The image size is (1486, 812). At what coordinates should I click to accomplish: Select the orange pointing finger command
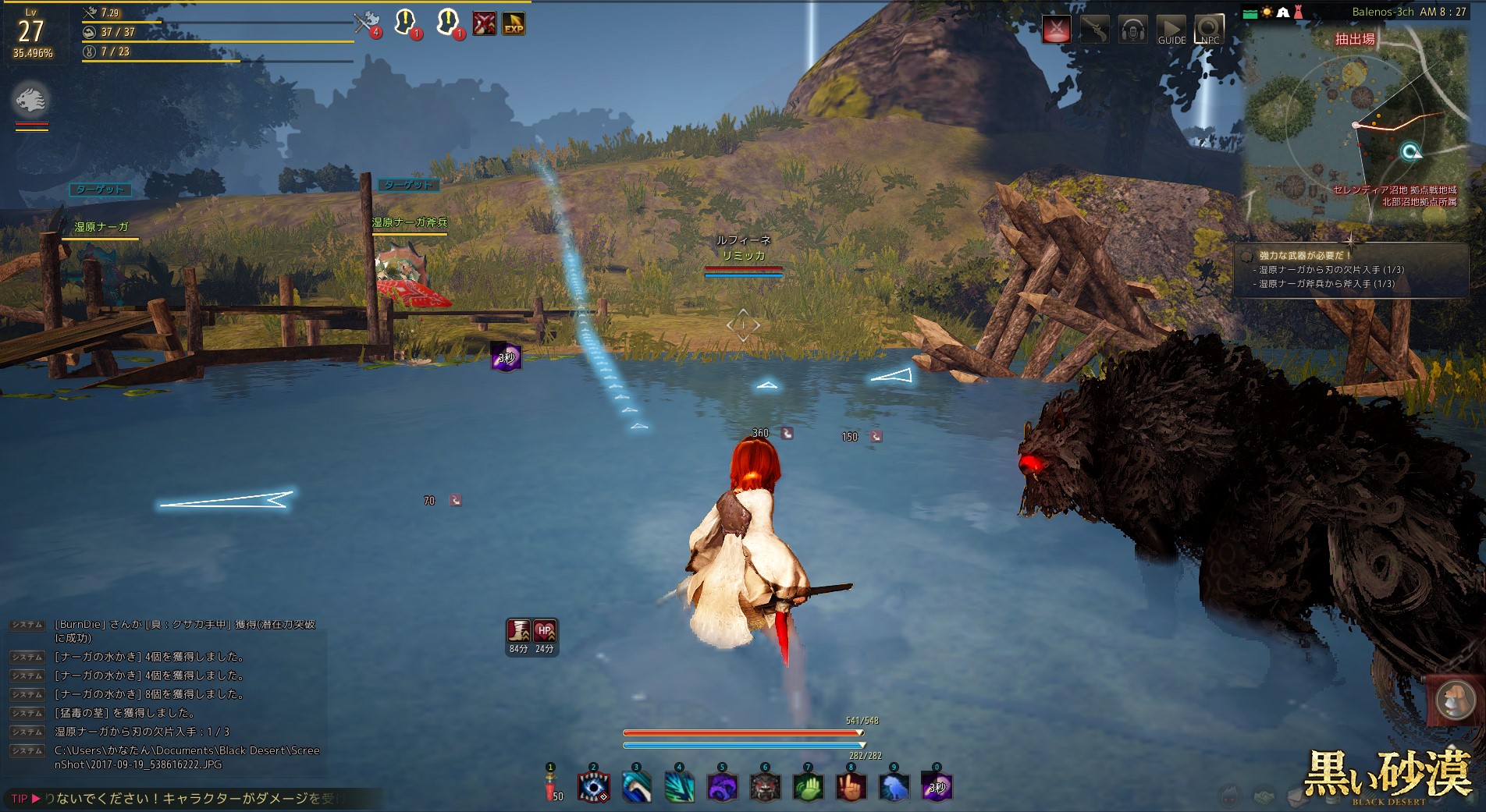coord(851,787)
